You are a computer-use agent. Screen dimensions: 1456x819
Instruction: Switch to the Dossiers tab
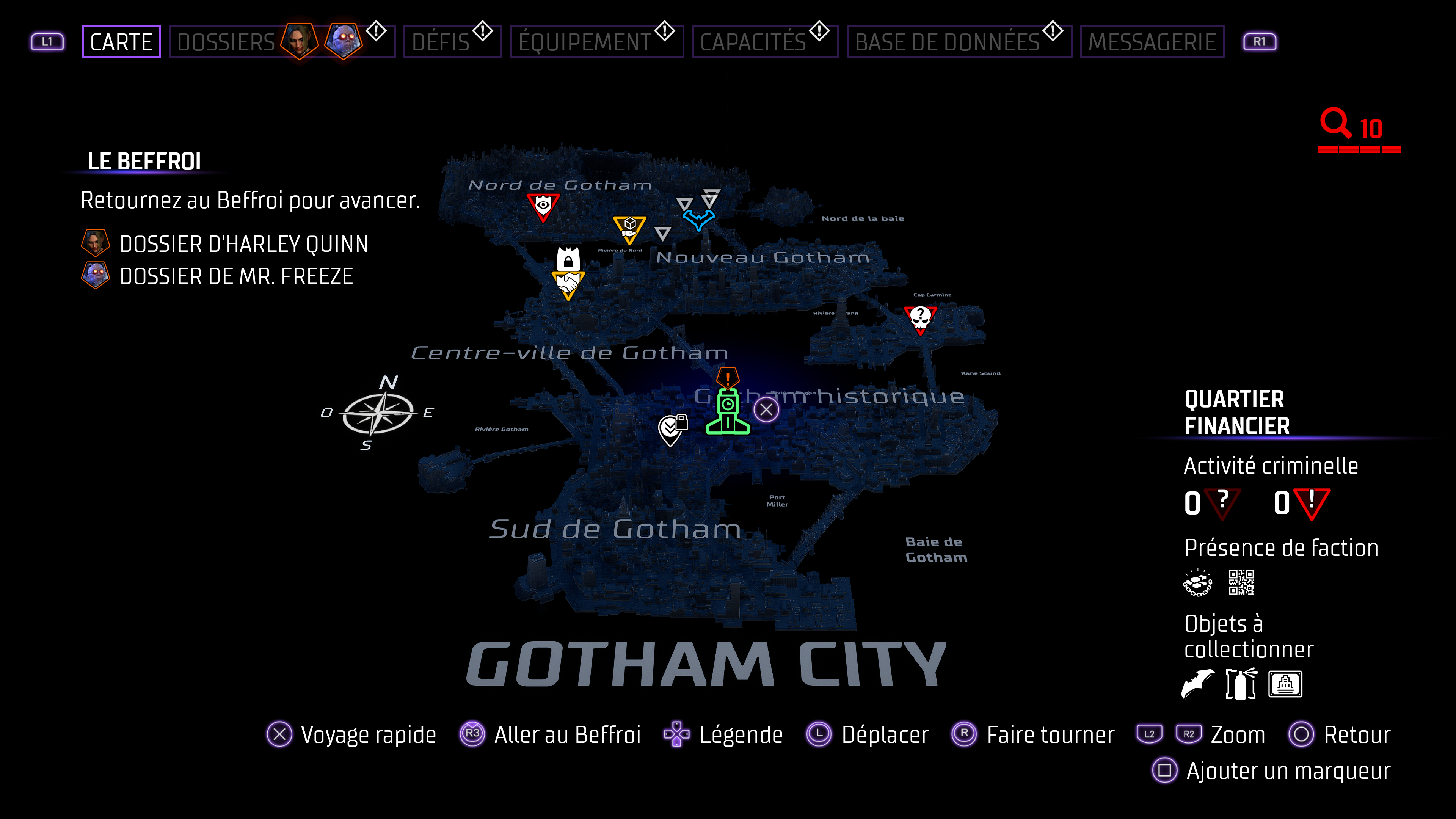point(226,42)
